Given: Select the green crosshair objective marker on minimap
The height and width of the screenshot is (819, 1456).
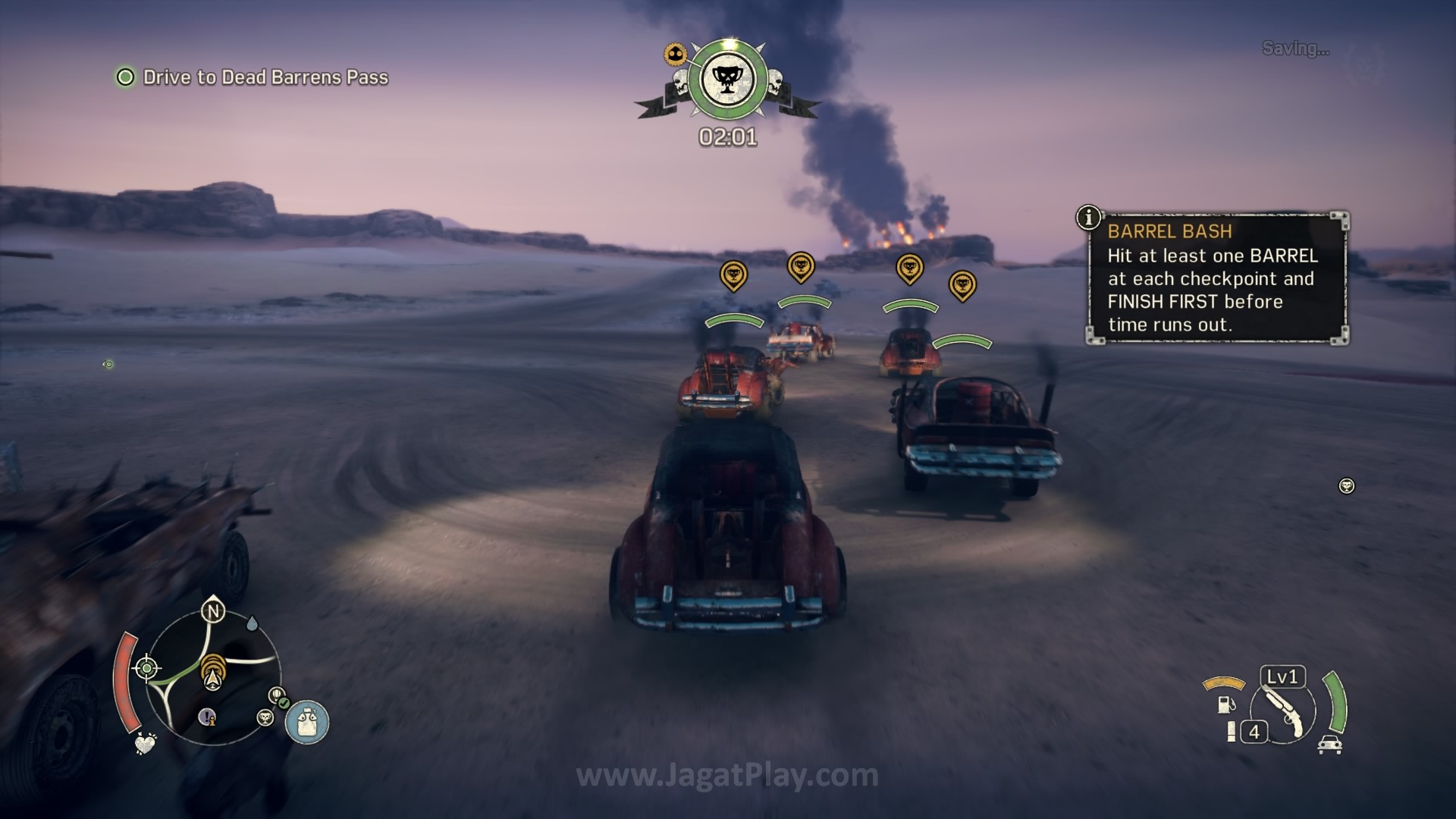Looking at the screenshot, I should point(146,668).
